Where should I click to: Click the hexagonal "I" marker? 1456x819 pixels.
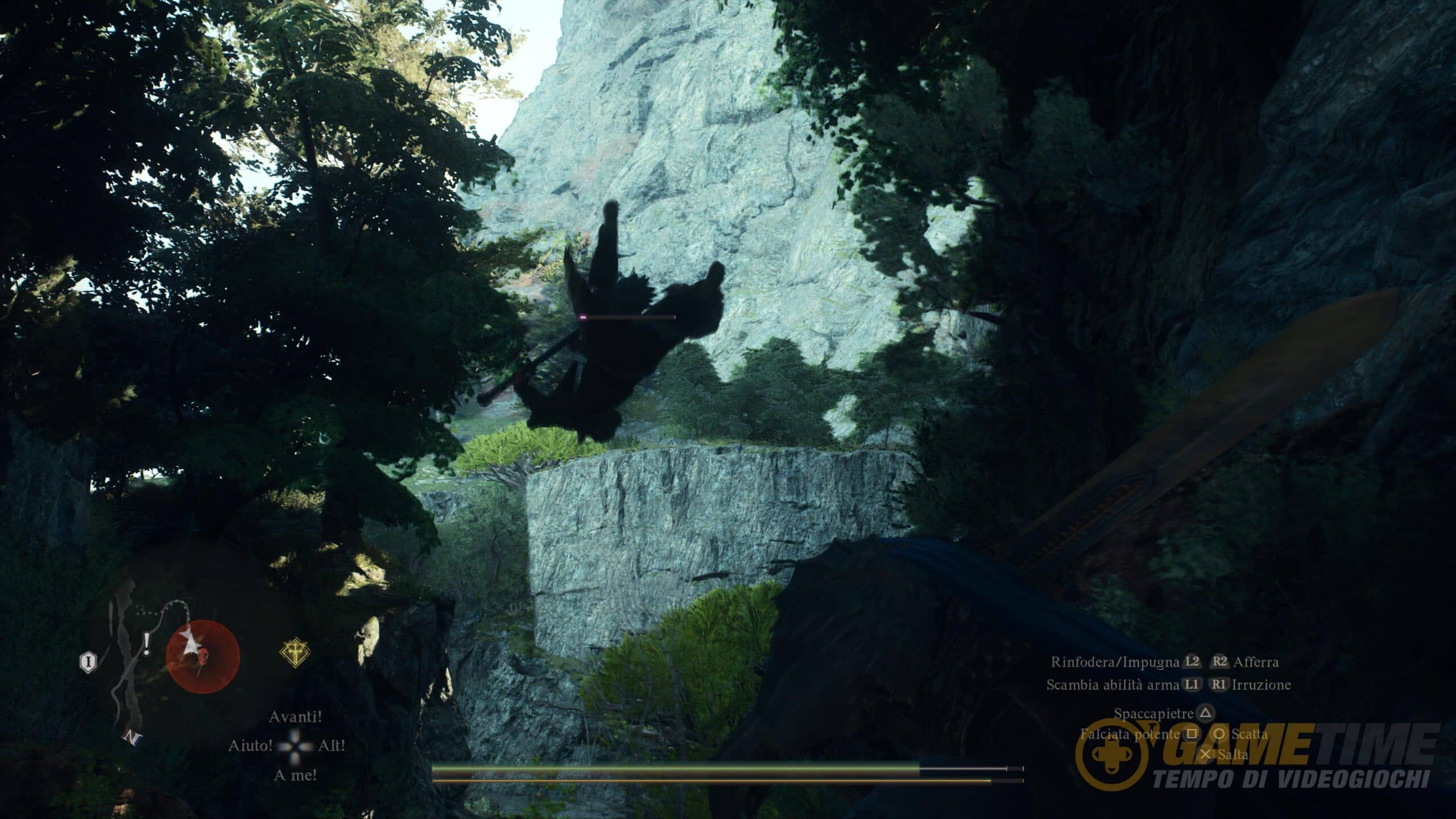click(x=88, y=661)
